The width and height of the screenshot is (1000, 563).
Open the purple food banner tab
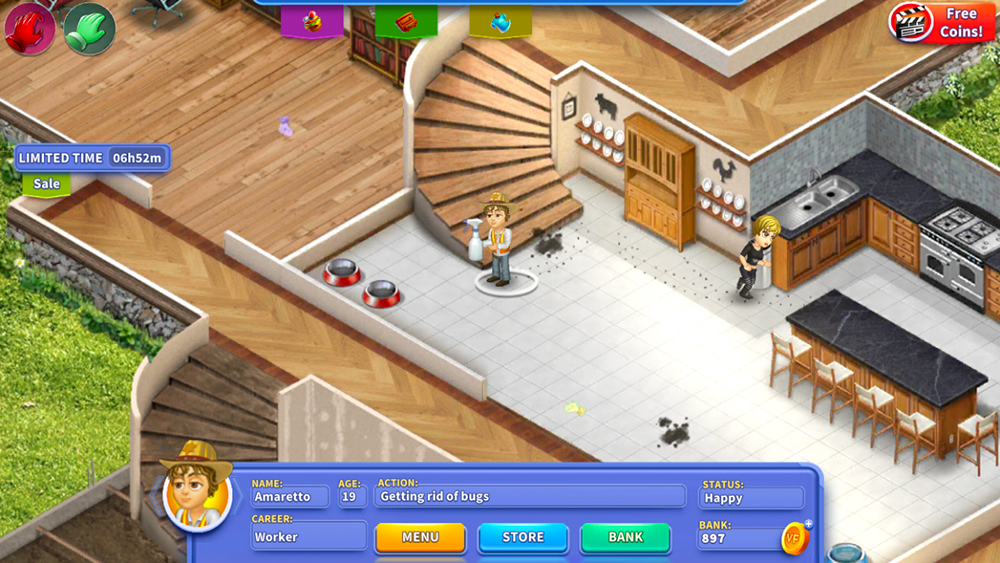pos(312,21)
